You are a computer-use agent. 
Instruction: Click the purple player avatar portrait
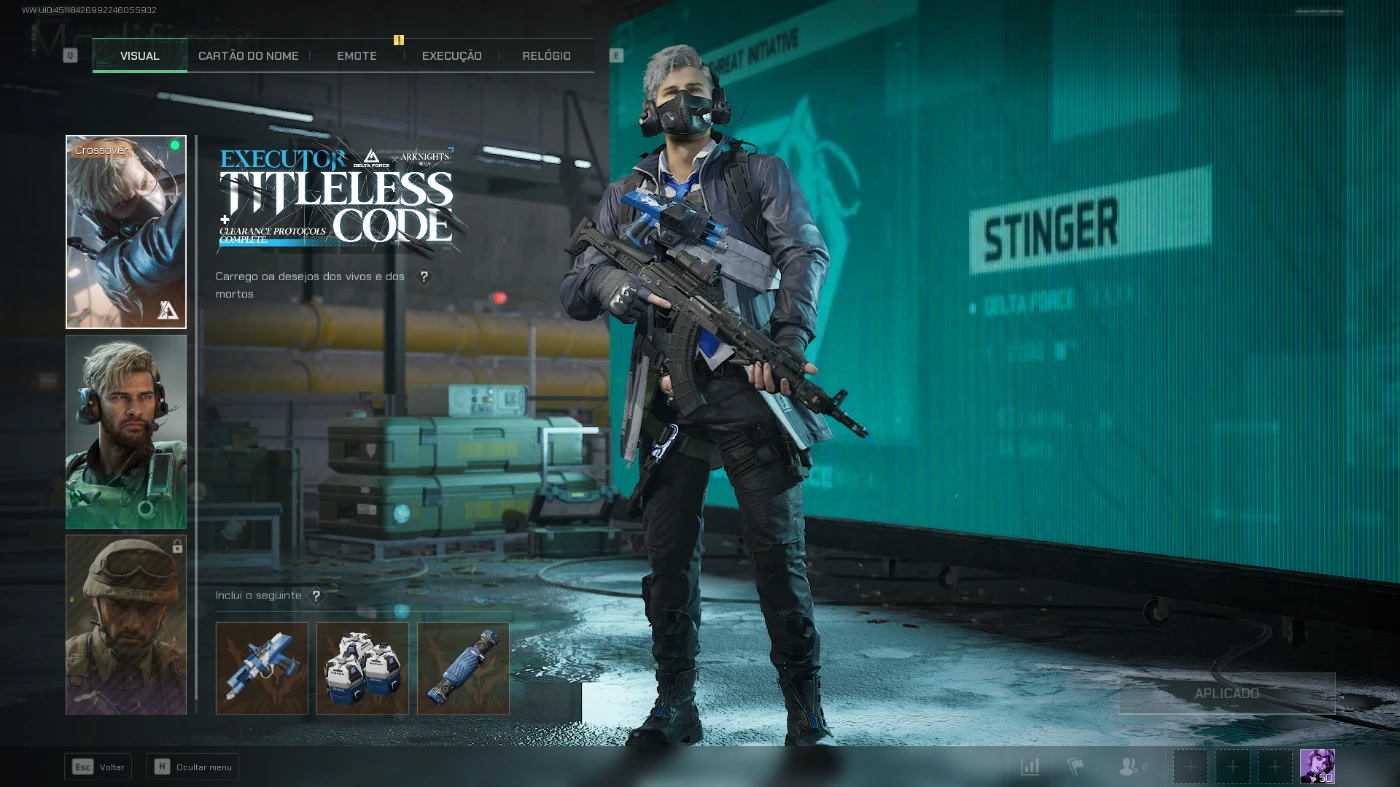1317,766
